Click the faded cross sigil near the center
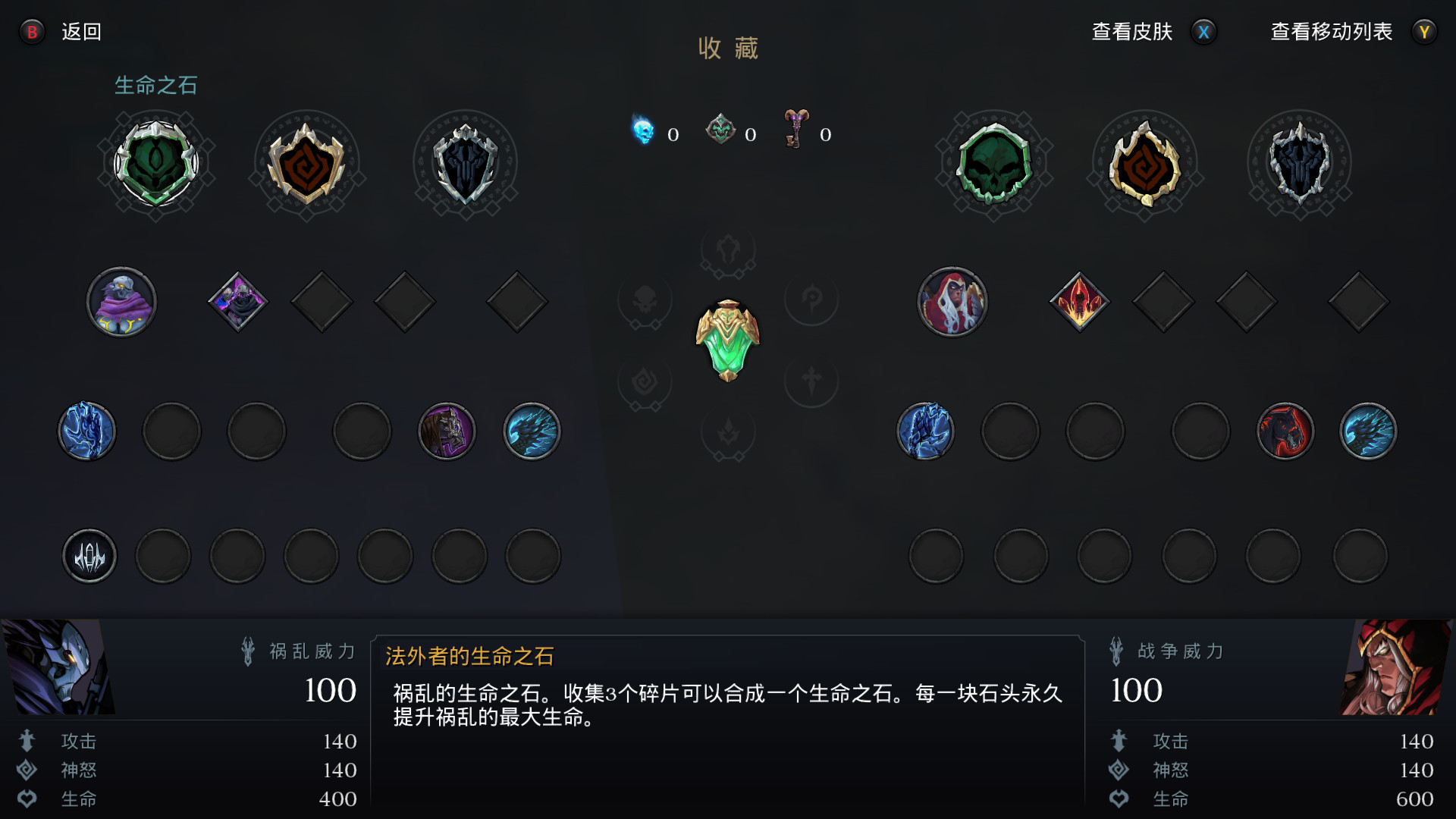Image resolution: width=1456 pixels, height=819 pixels. click(811, 381)
